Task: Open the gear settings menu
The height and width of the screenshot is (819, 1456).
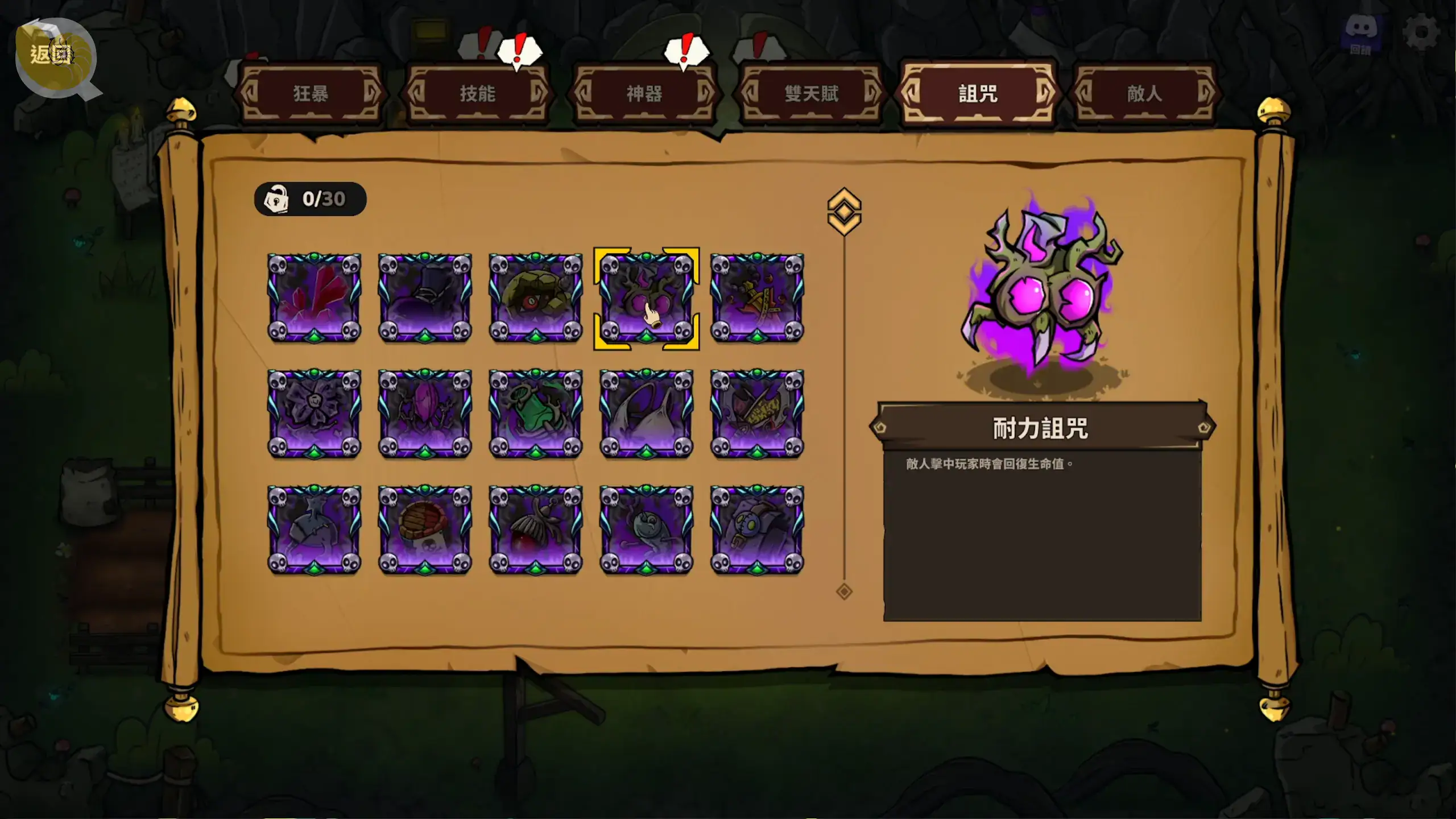Action: tap(1421, 32)
